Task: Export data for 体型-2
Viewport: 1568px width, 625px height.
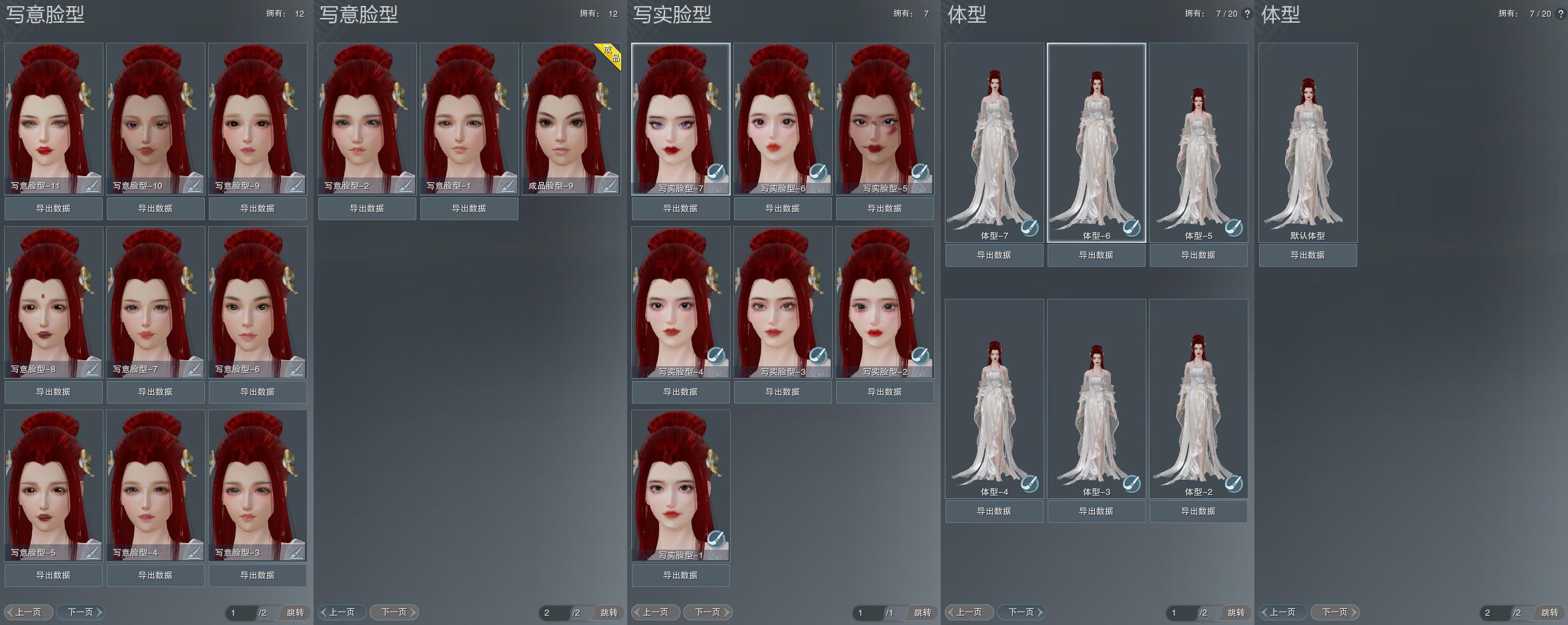Action: coord(1198,512)
